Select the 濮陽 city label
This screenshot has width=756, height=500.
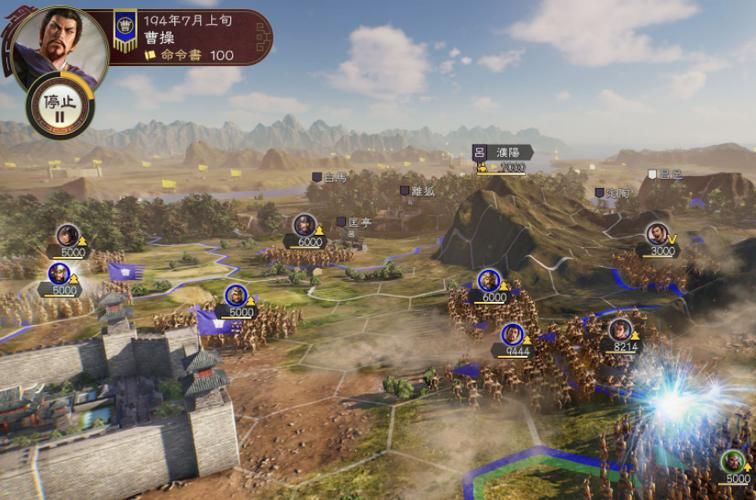point(502,152)
